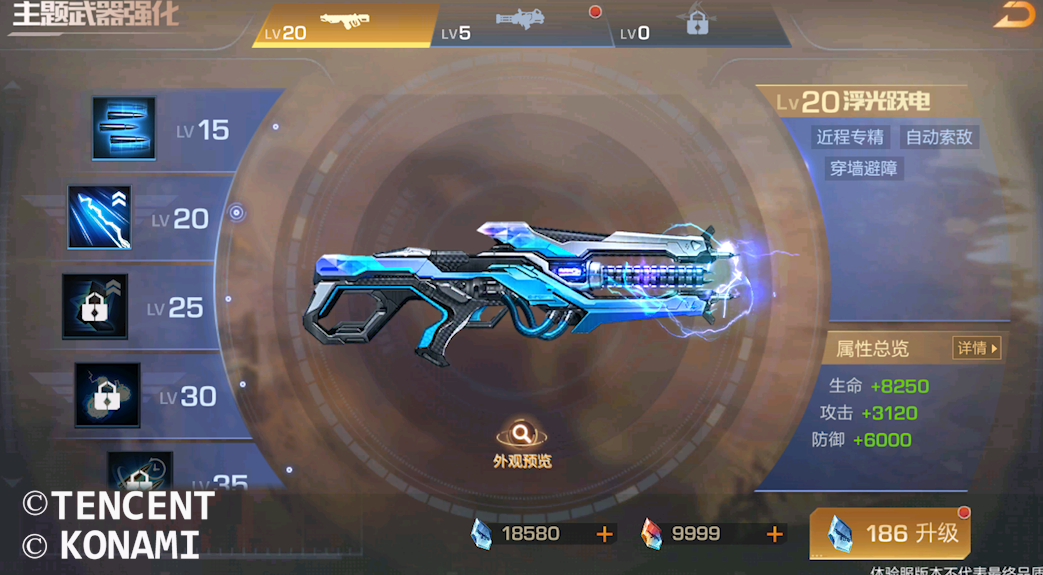The width and height of the screenshot is (1043, 575).
Task: Go back with the orange return arrow
Action: tap(1013, 15)
